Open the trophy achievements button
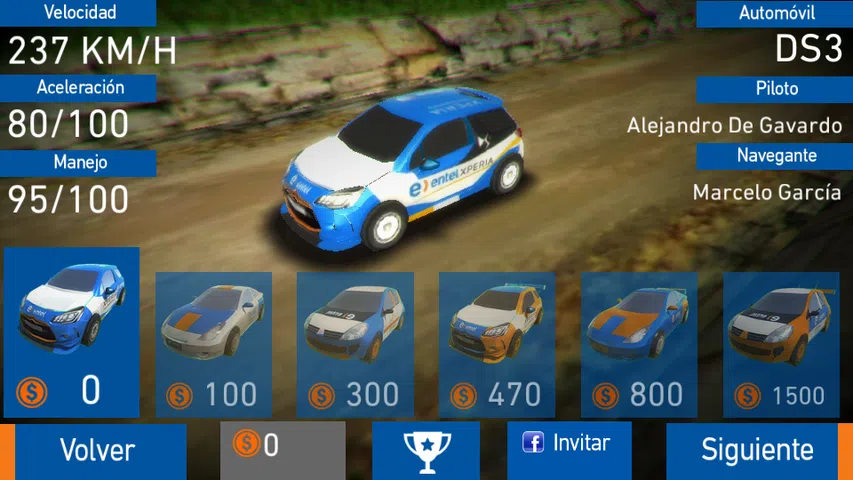Screen dimensions: 853x480 coord(426,450)
